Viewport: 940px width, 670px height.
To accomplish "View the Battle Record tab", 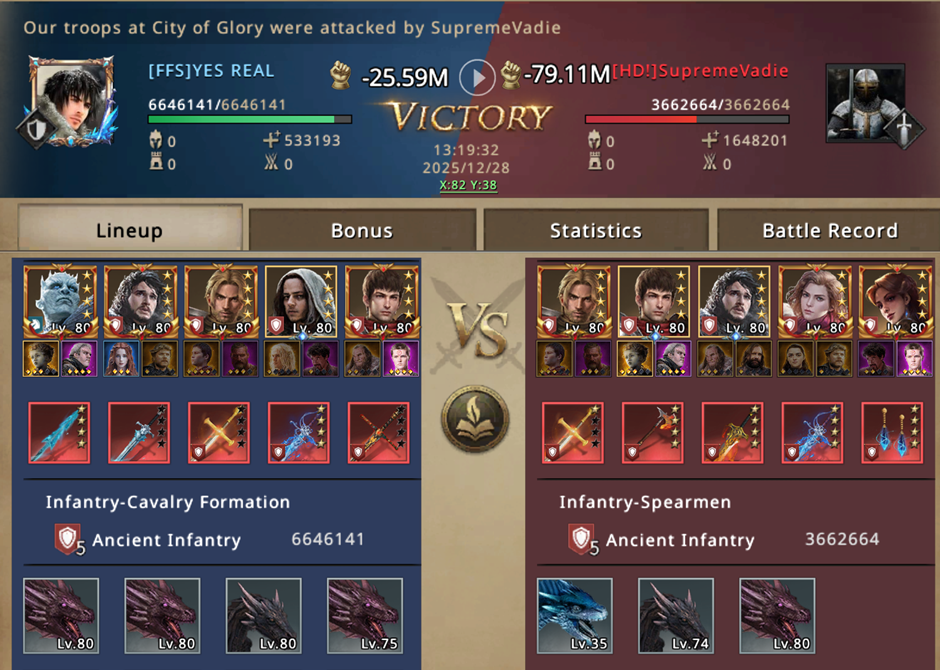I will tap(830, 230).
